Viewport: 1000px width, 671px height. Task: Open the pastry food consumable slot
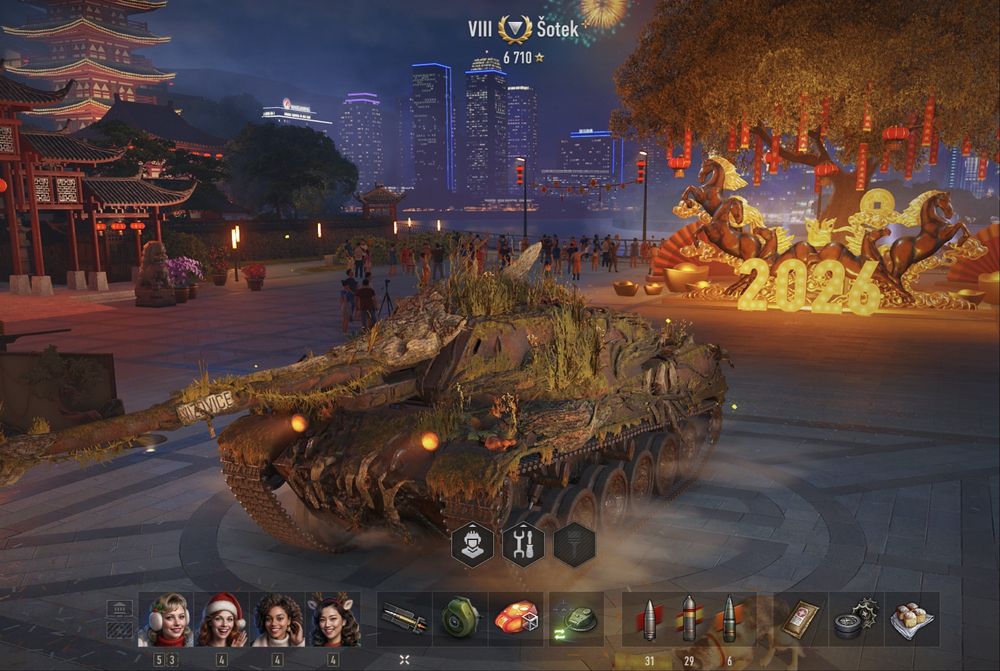tap(911, 619)
